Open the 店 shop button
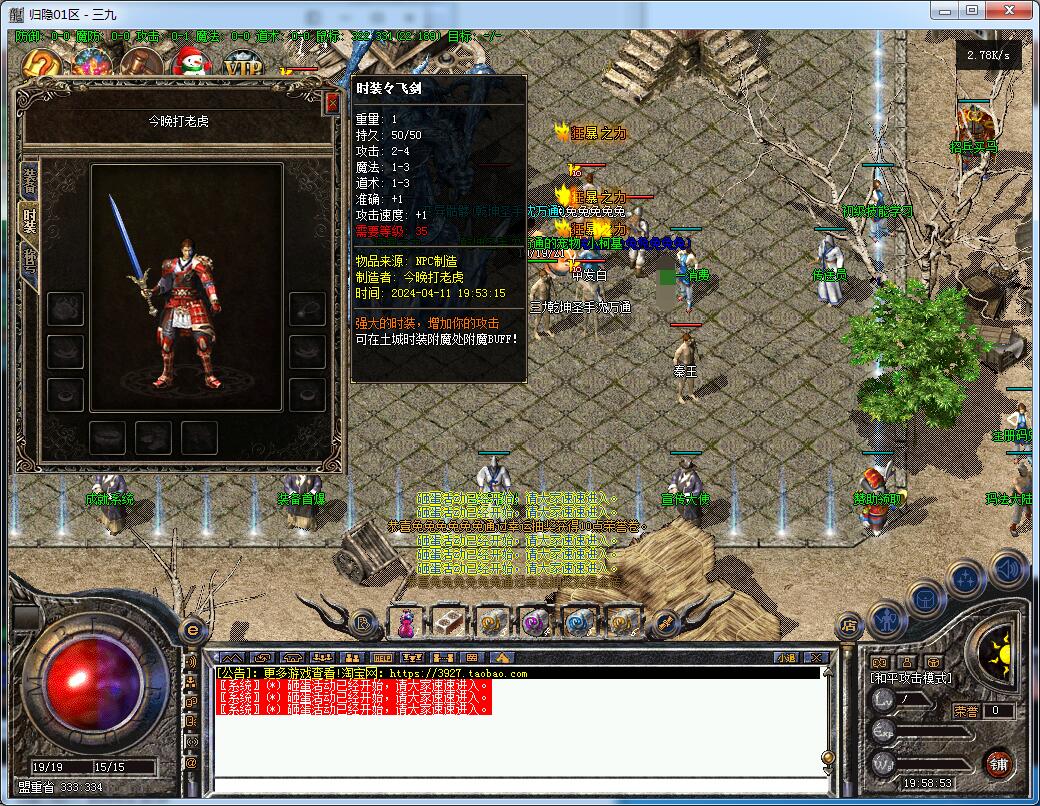 point(848,625)
